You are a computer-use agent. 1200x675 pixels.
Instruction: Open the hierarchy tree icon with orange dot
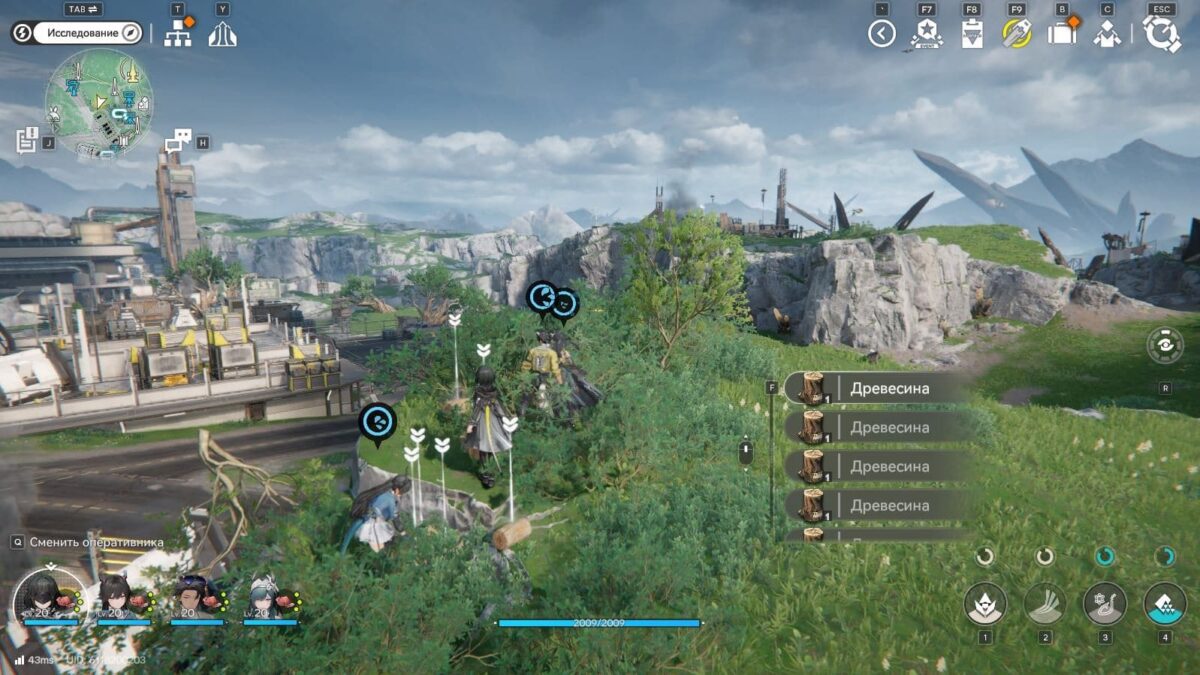tap(178, 34)
